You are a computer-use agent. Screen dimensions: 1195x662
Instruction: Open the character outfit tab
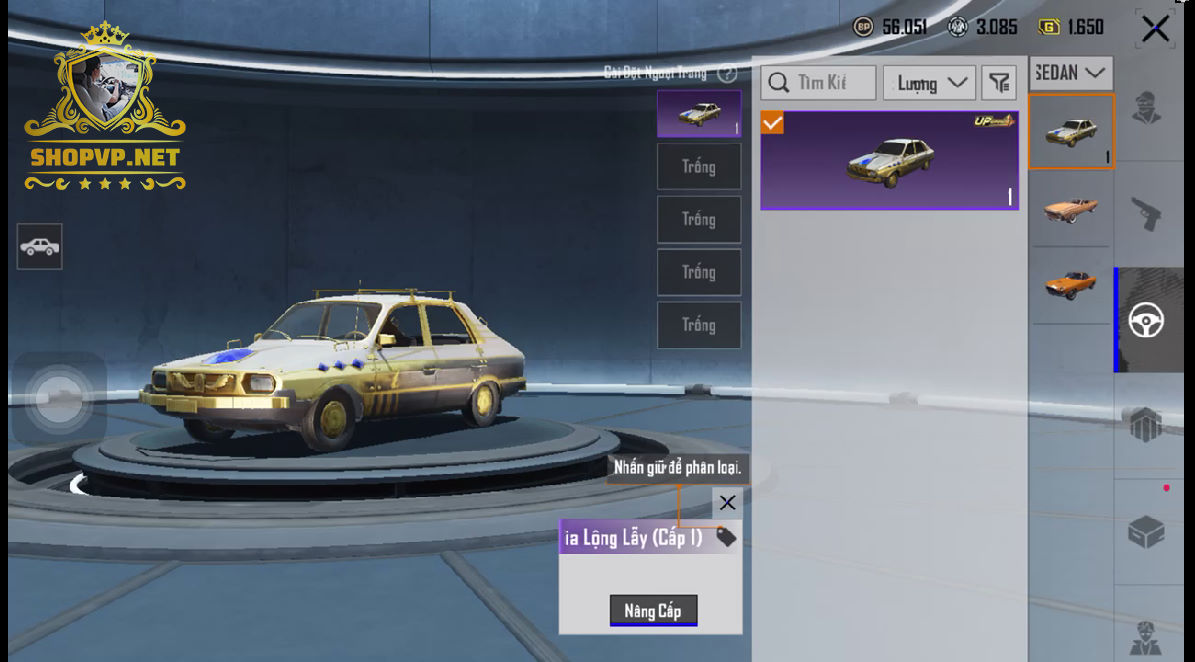1146,107
